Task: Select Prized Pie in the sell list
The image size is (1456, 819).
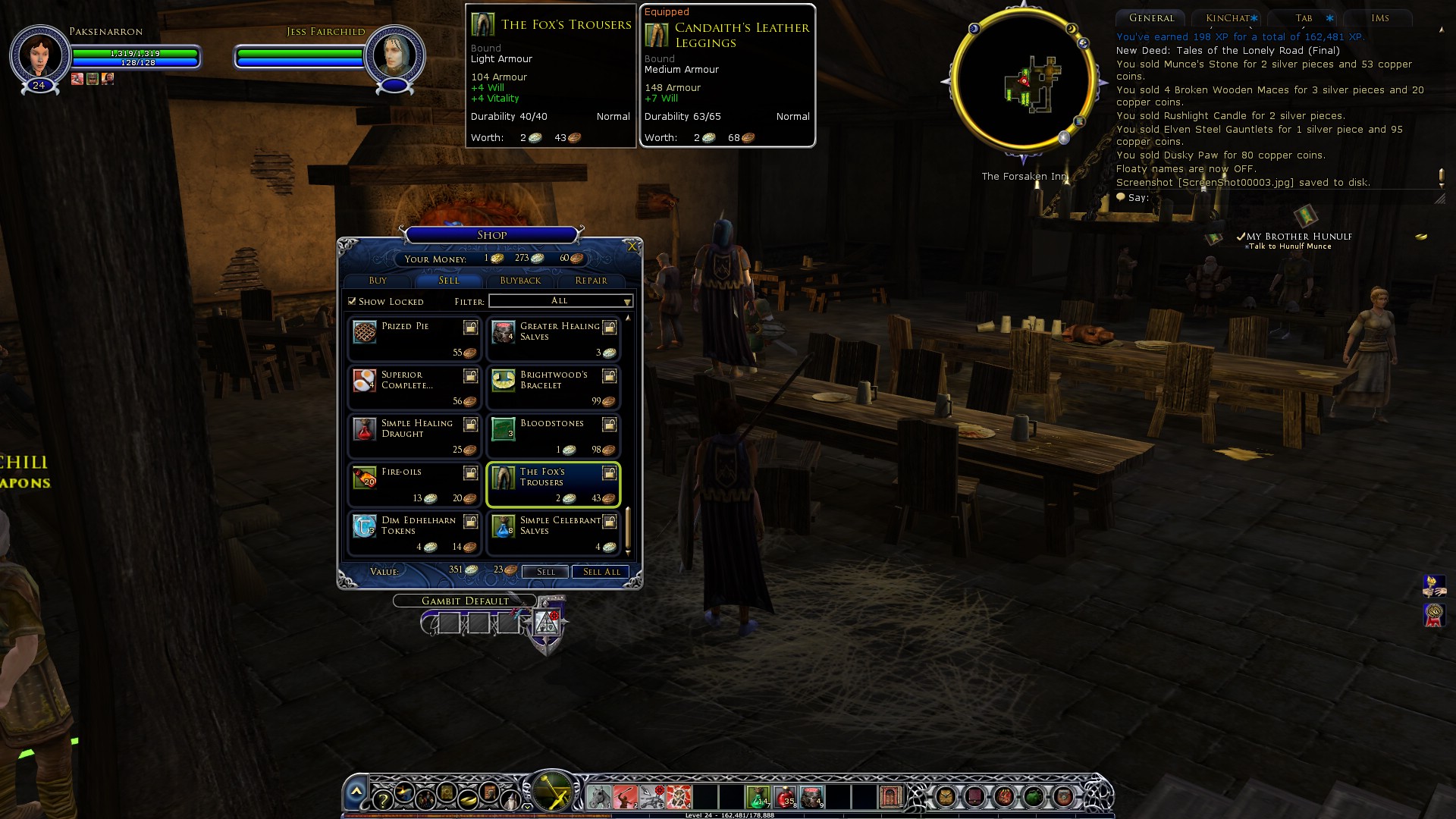Action: point(414,340)
